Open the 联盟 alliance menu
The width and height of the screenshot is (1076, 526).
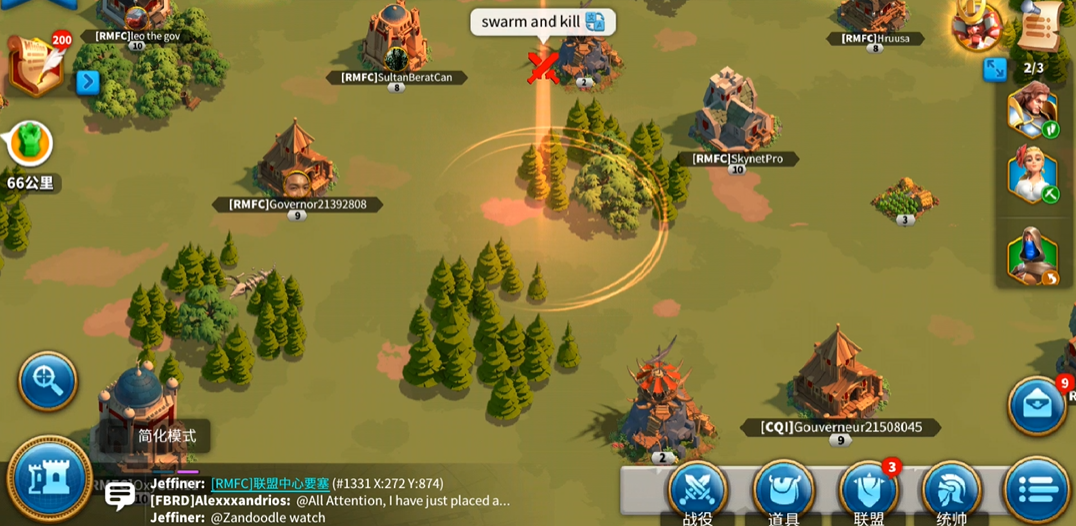tap(868, 493)
